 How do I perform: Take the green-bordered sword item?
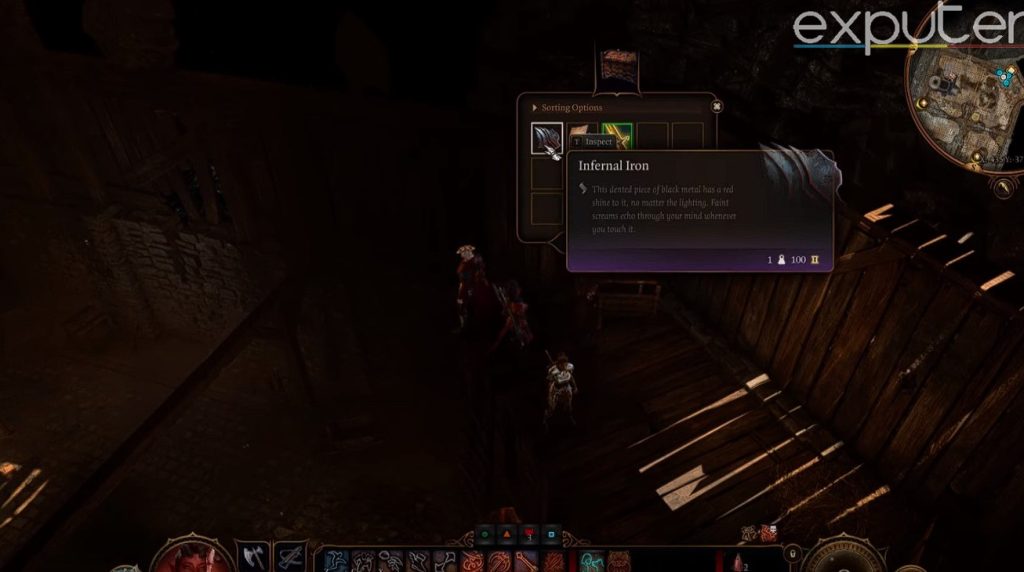pyautogui.click(x=617, y=134)
